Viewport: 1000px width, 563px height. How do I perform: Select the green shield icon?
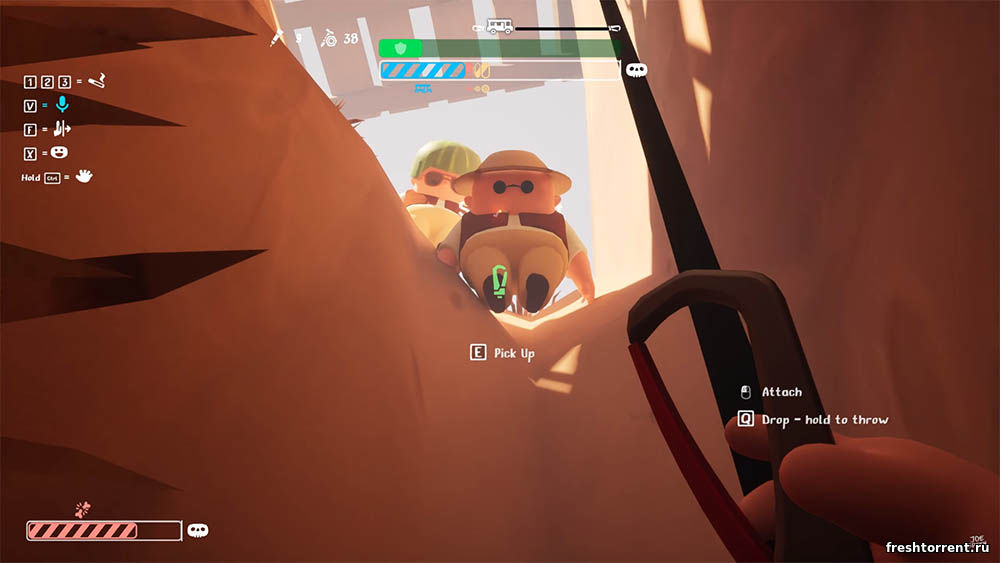pyautogui.click(x=399, y=48)
